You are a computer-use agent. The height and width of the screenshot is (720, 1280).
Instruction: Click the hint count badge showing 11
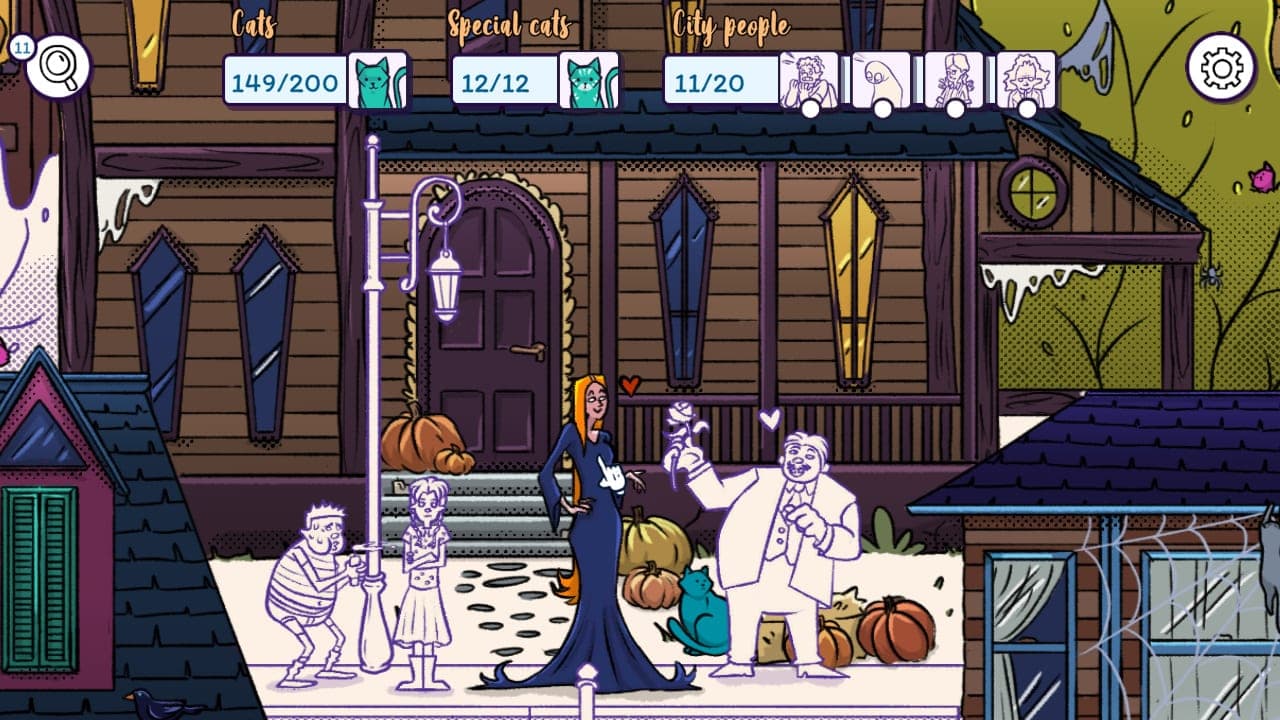[21, 47]
